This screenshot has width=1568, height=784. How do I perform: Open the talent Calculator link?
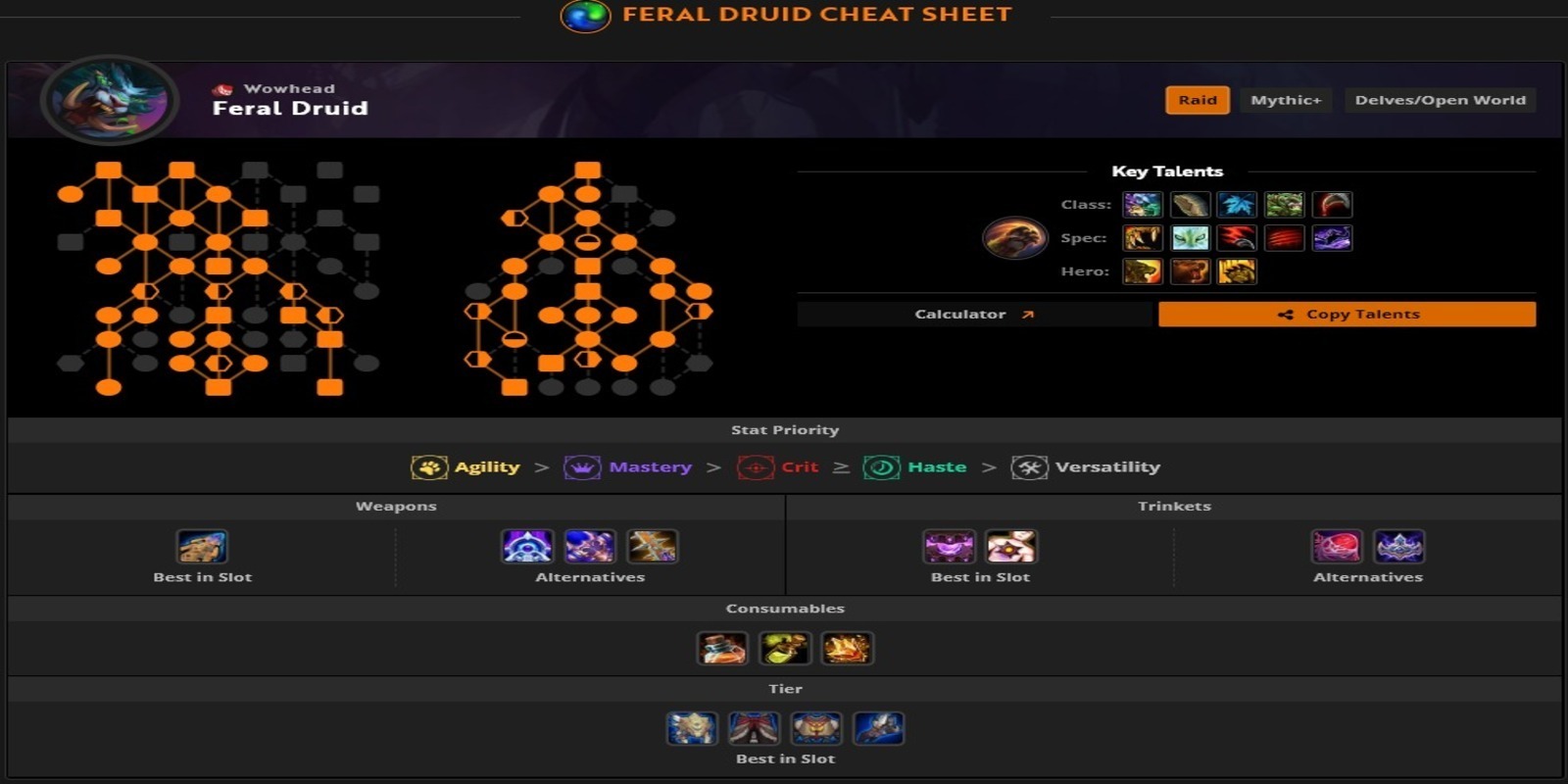click(x=972, y=314)
